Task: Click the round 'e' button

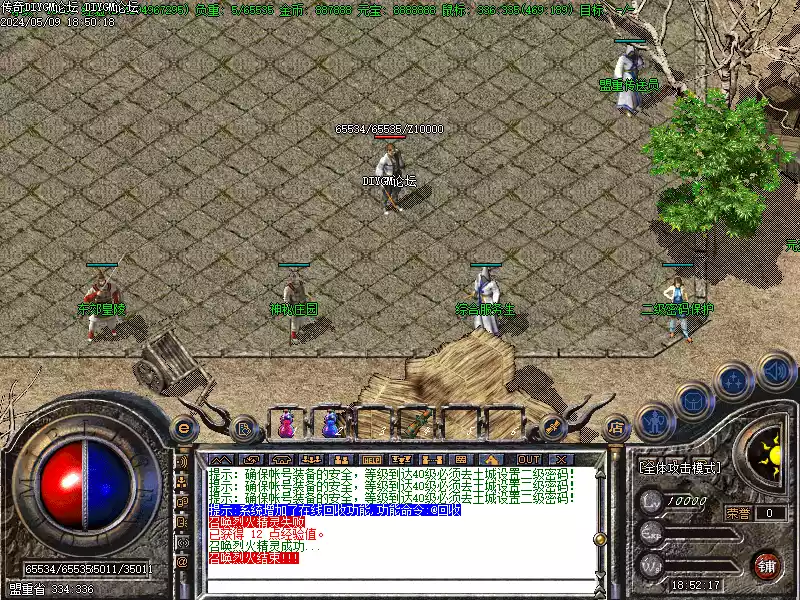Action: coord(184,427)
